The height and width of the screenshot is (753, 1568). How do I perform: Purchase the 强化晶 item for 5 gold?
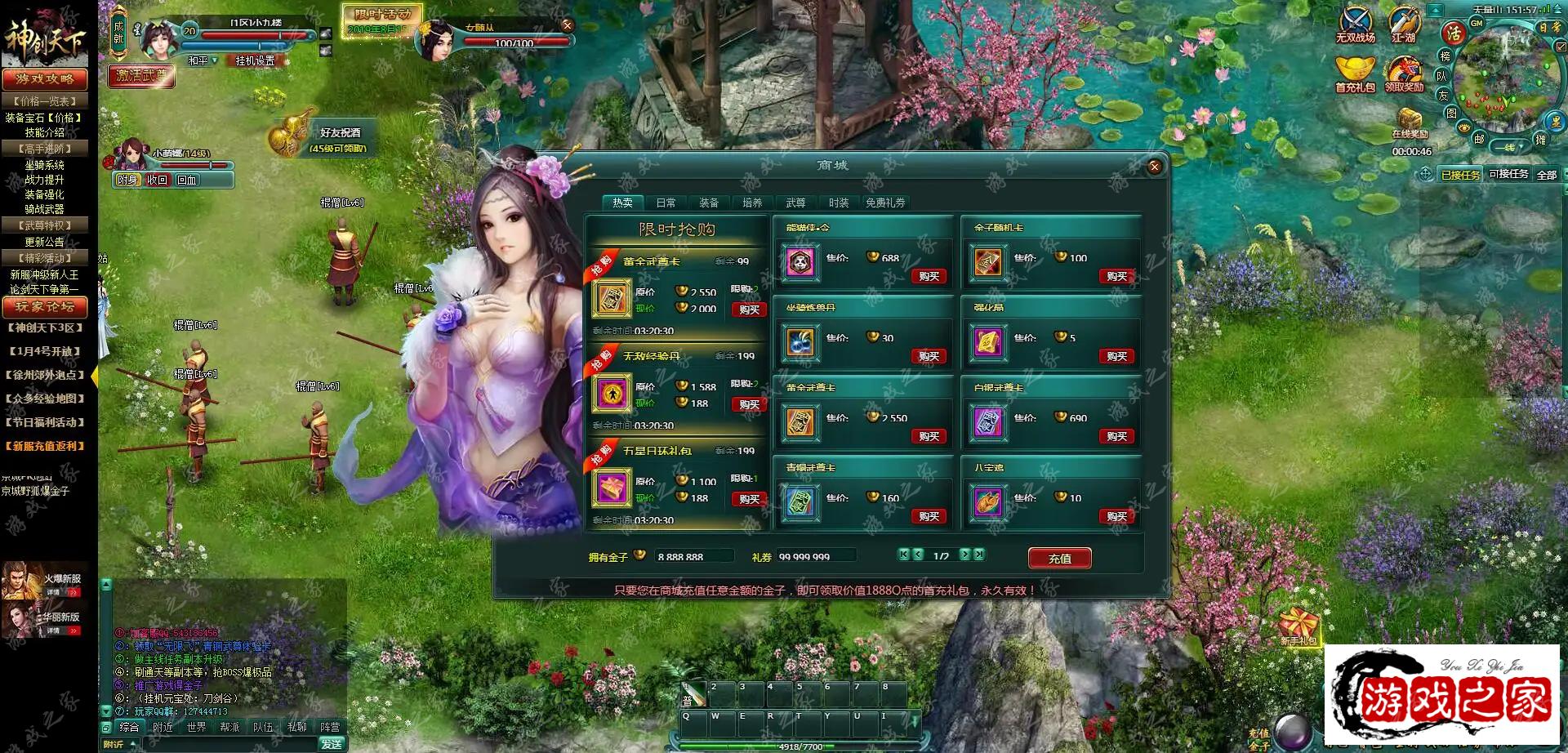(1116, 356)
